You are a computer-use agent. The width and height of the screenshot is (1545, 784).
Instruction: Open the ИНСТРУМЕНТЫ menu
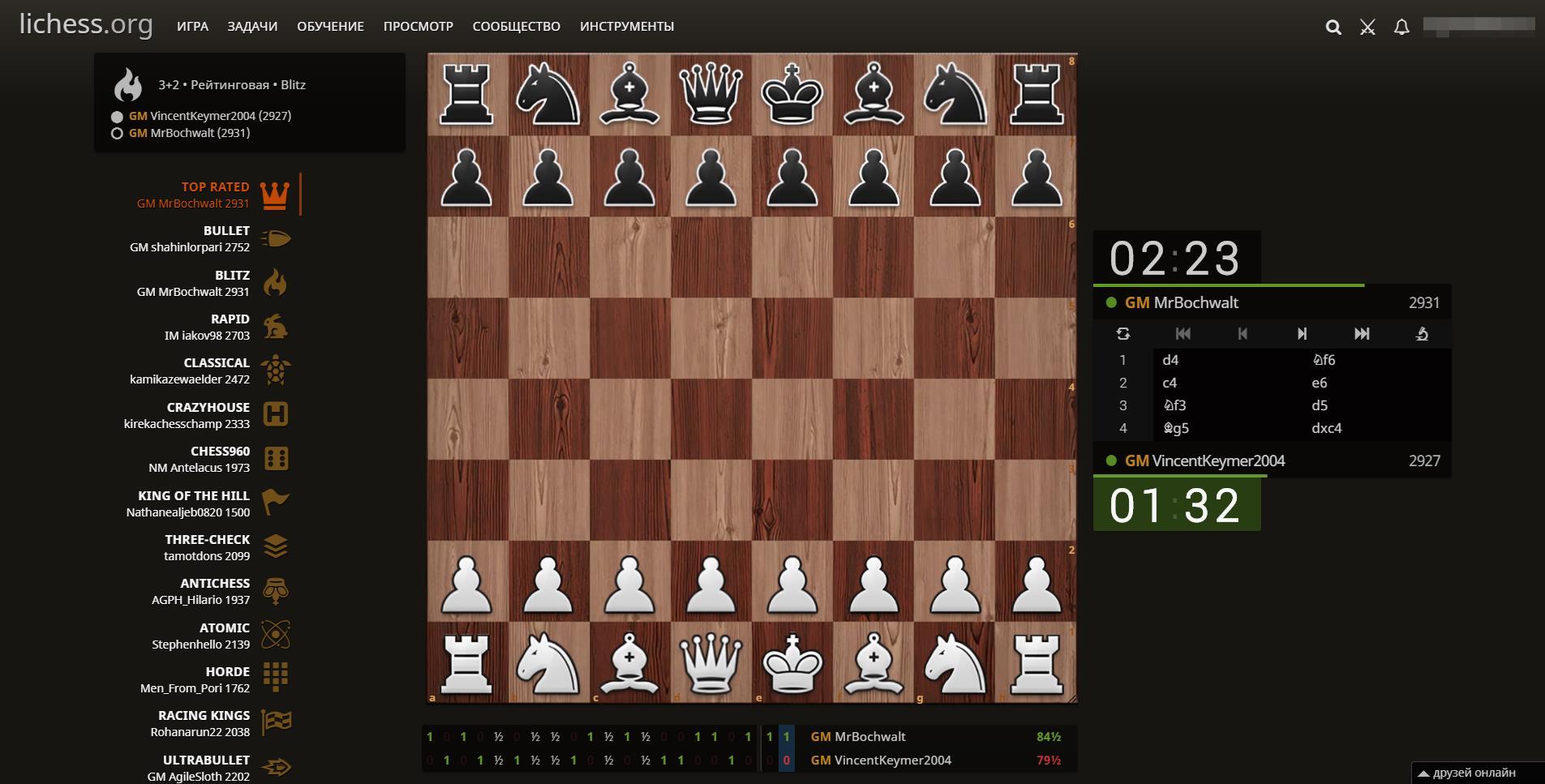tap(626, 26)
